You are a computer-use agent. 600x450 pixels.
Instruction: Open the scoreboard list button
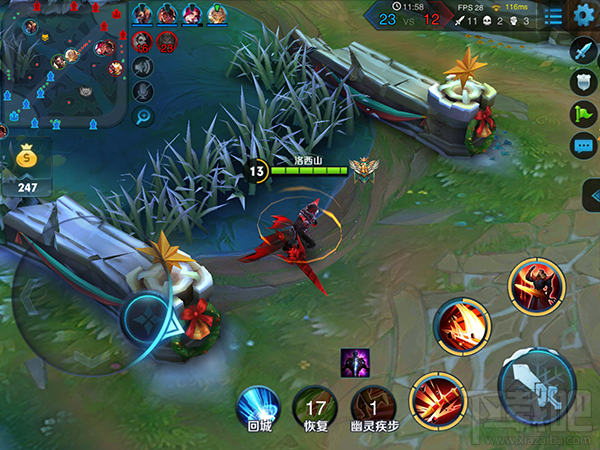(554, 15)
